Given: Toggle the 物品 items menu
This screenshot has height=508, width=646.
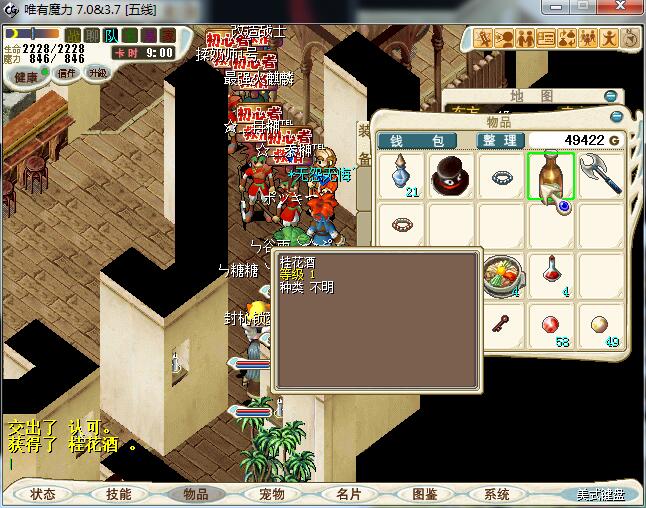Looking at the screenshot, I should coord(195,494).
